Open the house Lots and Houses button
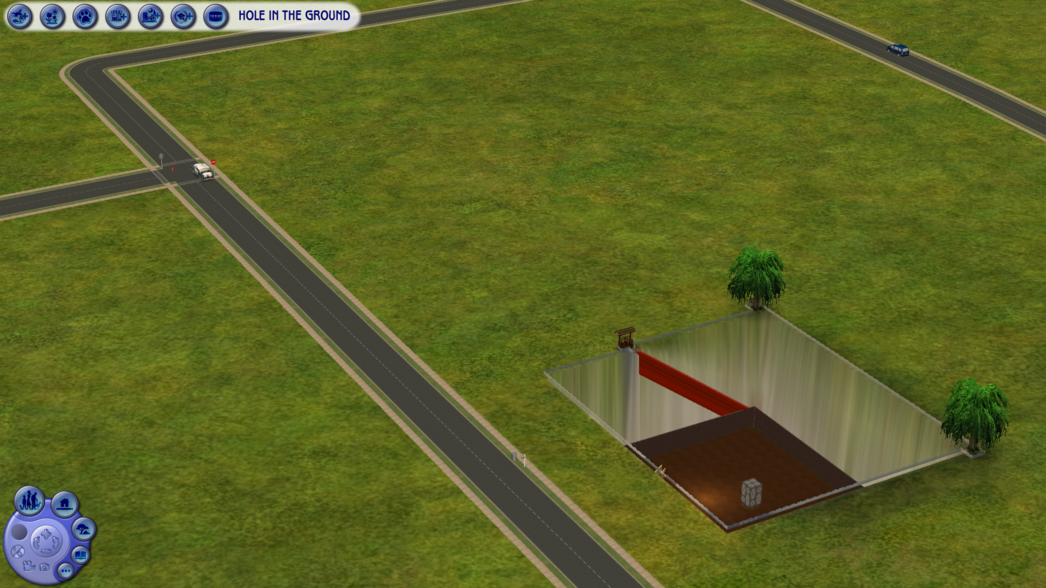The height and width of the screenshot is (588, 1046). [65, 505]
